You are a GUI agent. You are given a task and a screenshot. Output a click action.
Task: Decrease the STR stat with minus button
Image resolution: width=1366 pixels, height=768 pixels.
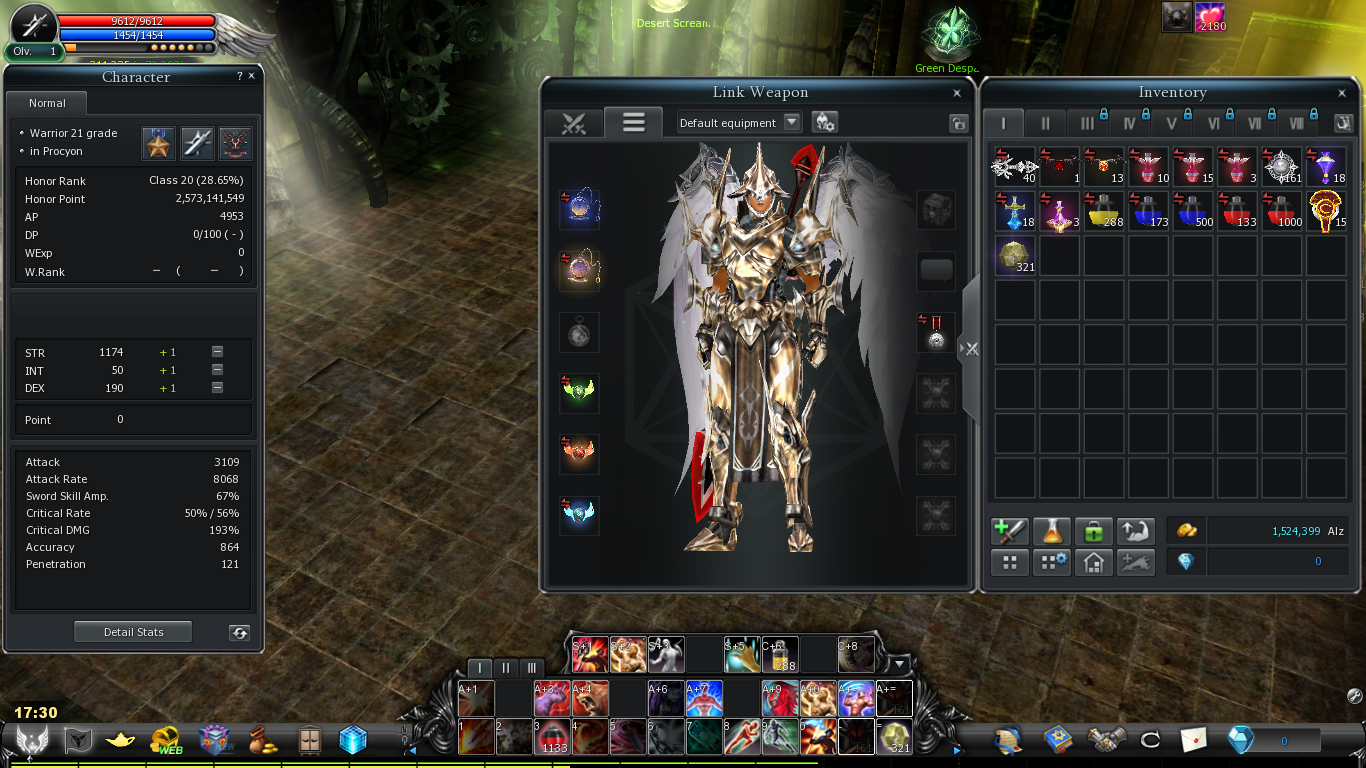pyautogui.click(x=217, y=352)
